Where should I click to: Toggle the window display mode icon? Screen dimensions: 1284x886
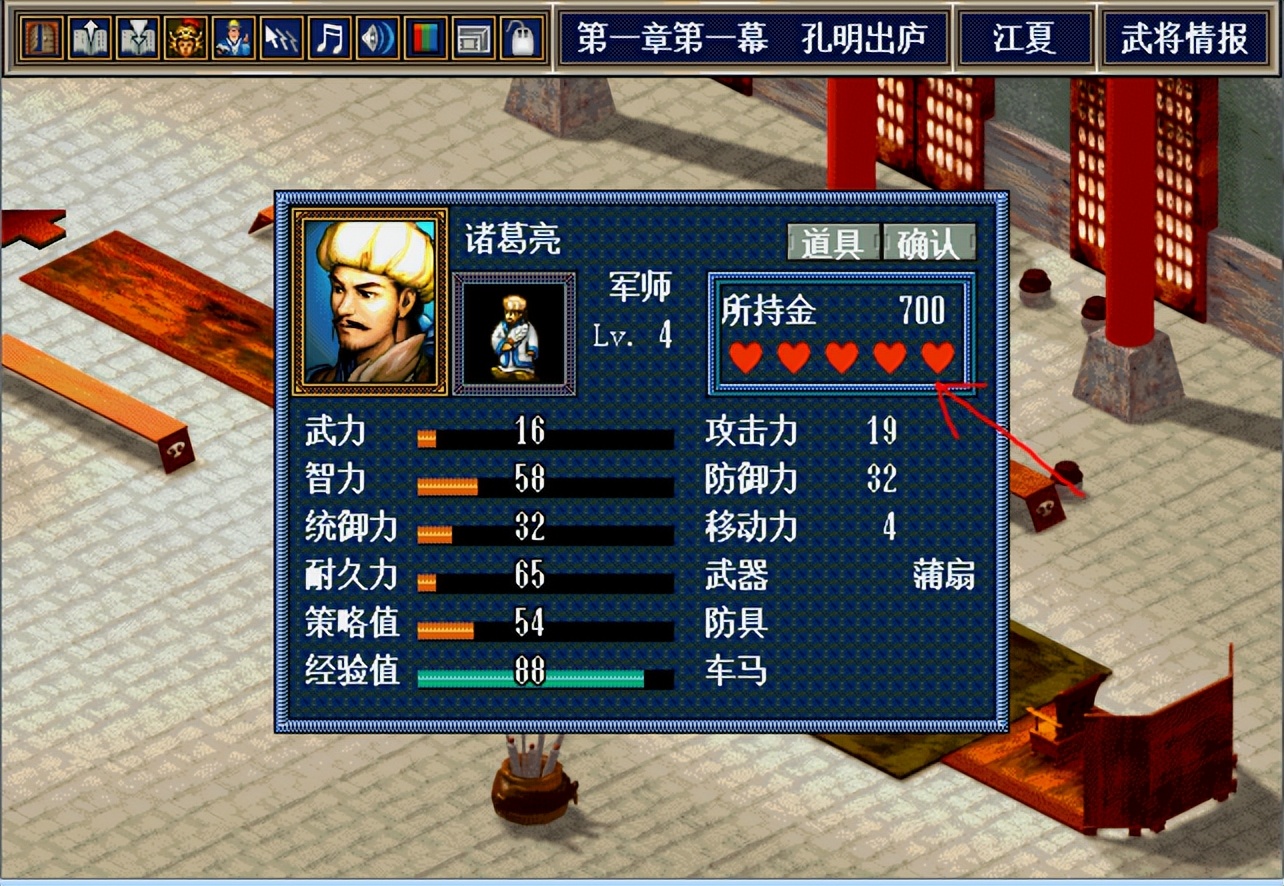(473, 38)
